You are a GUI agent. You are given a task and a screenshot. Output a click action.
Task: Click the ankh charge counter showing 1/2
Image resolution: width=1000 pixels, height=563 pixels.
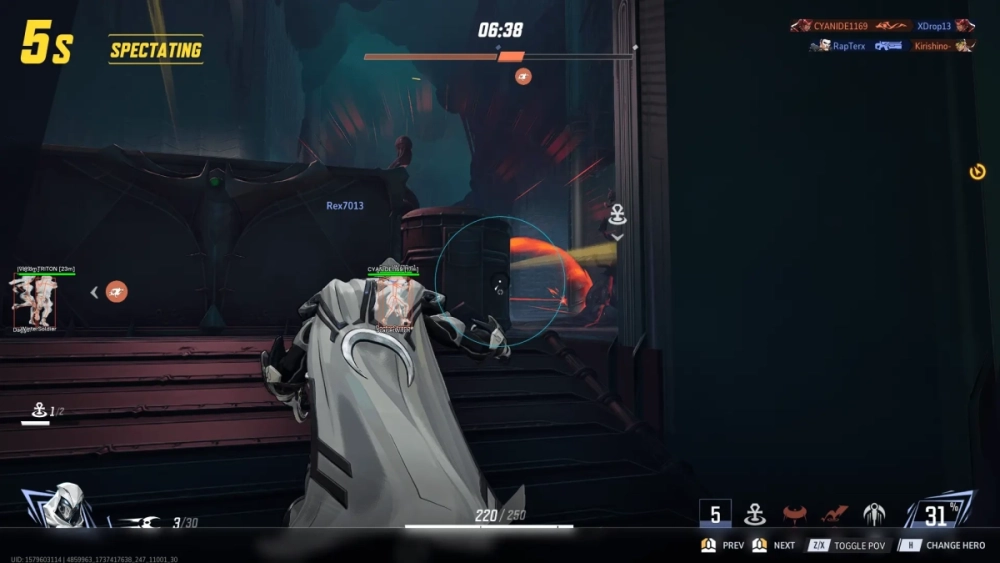click(48, 411)
